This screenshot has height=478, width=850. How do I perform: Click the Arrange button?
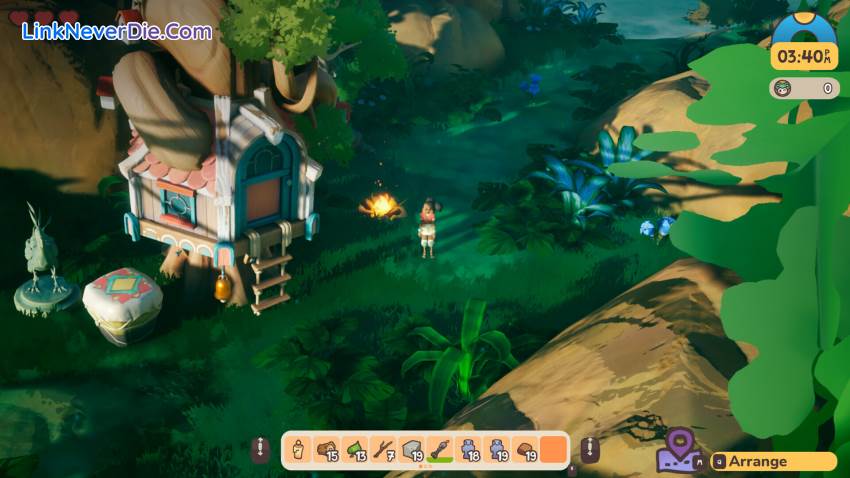pos(773,462)
